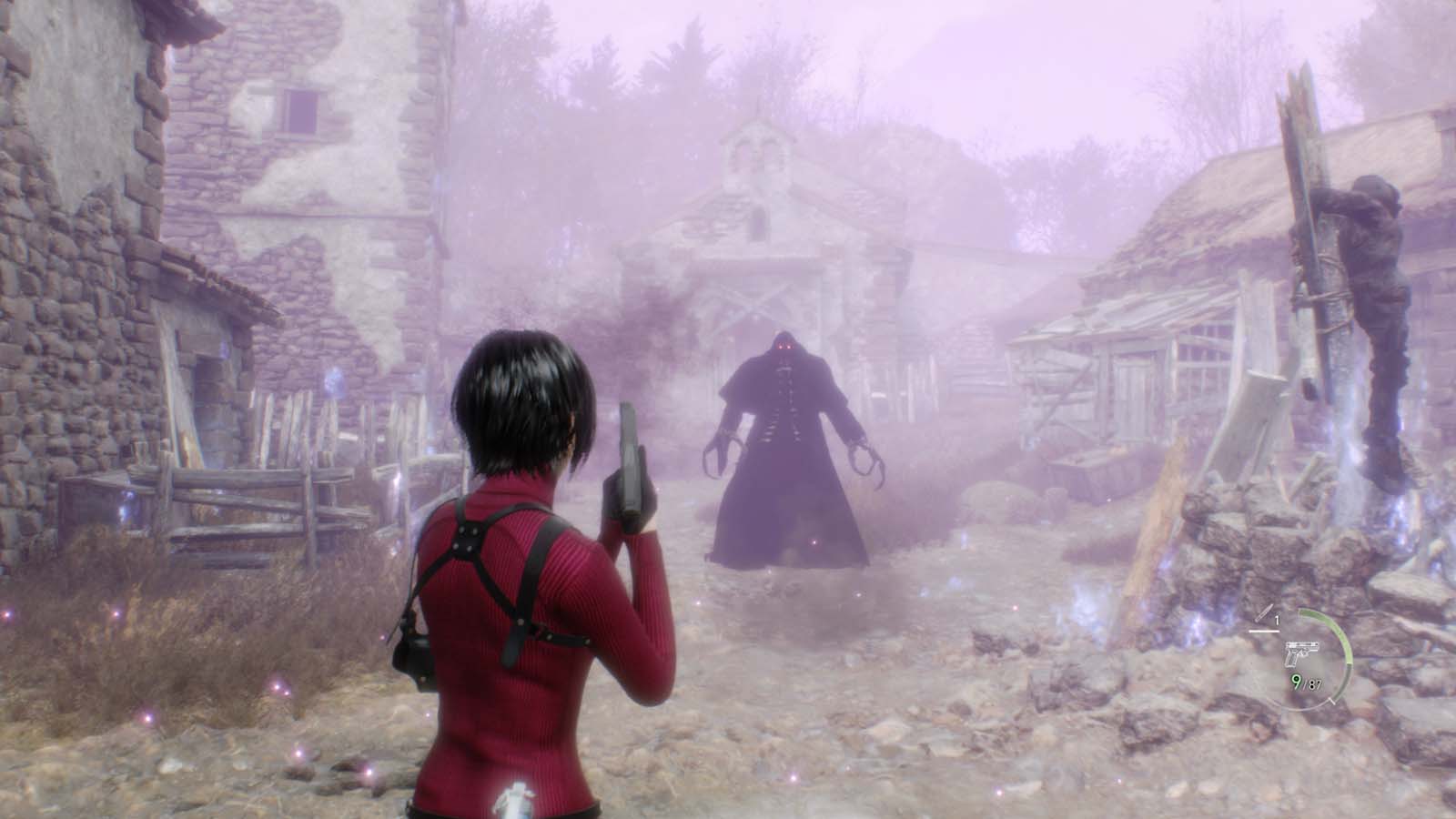Click the knife durability bar under the count

pyautogui.click(x=1264, y=631)
